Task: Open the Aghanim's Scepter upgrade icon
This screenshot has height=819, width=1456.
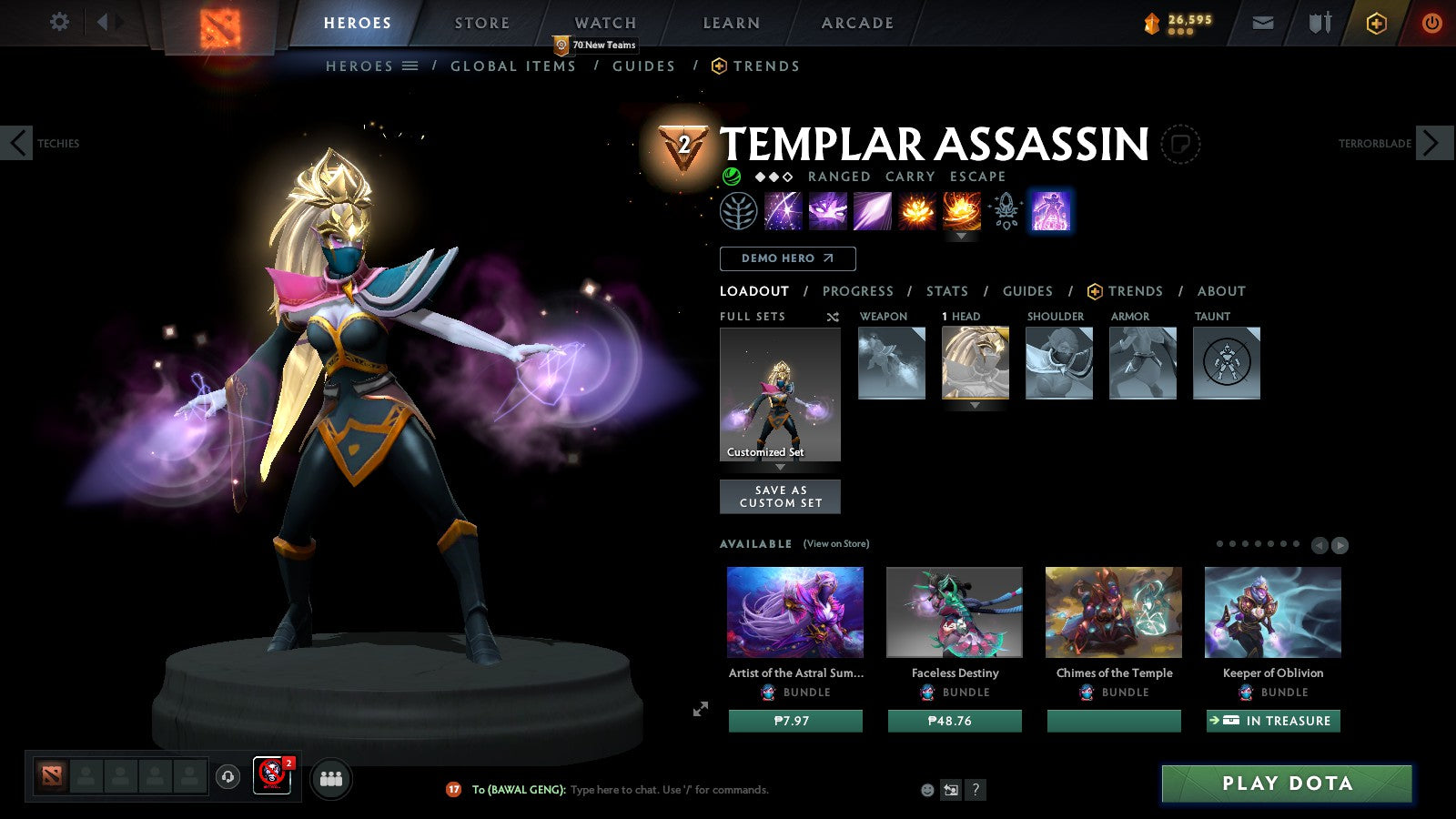Action: [1006, 210]
